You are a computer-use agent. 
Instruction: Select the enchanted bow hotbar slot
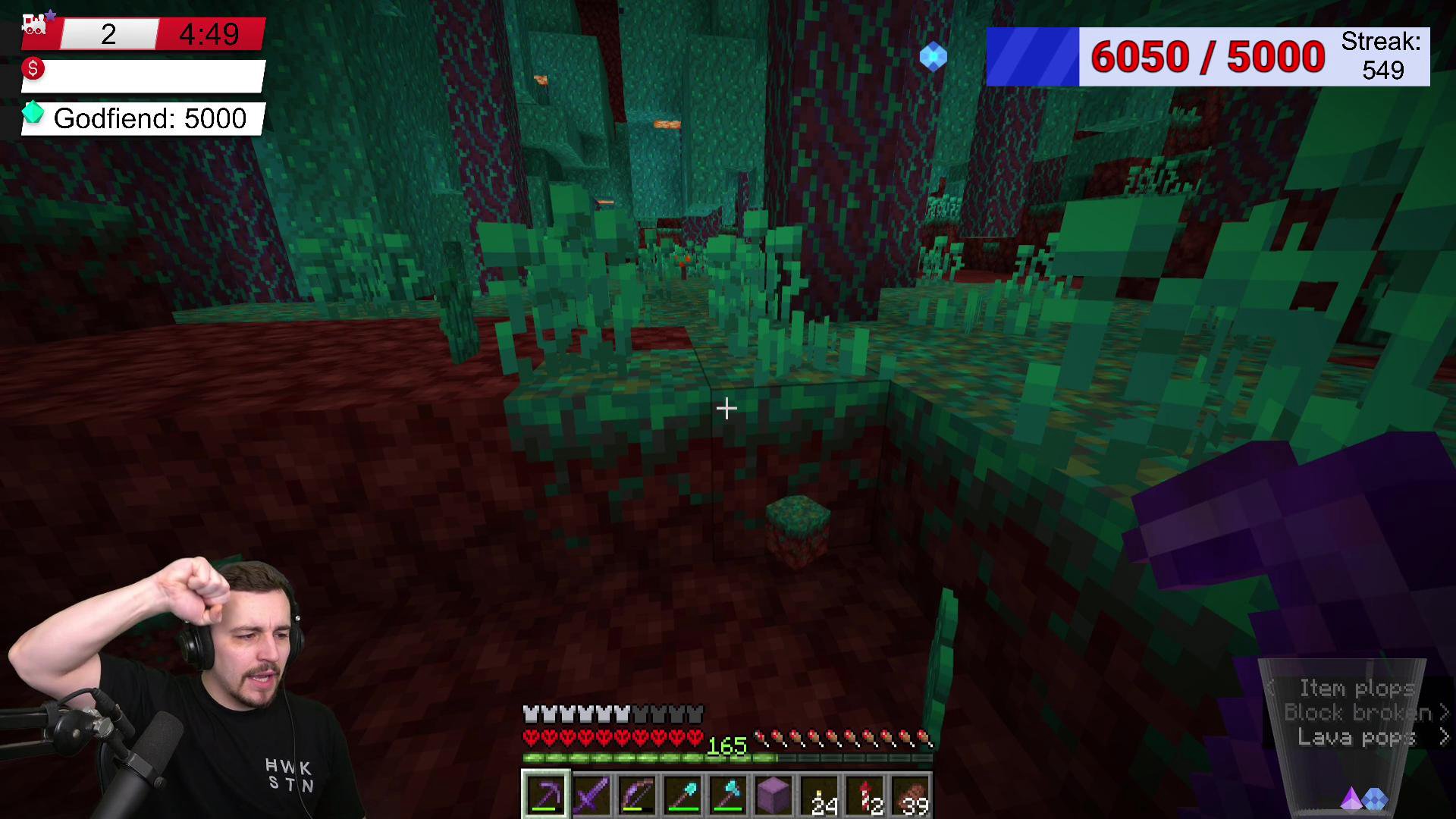pos(637,795)
